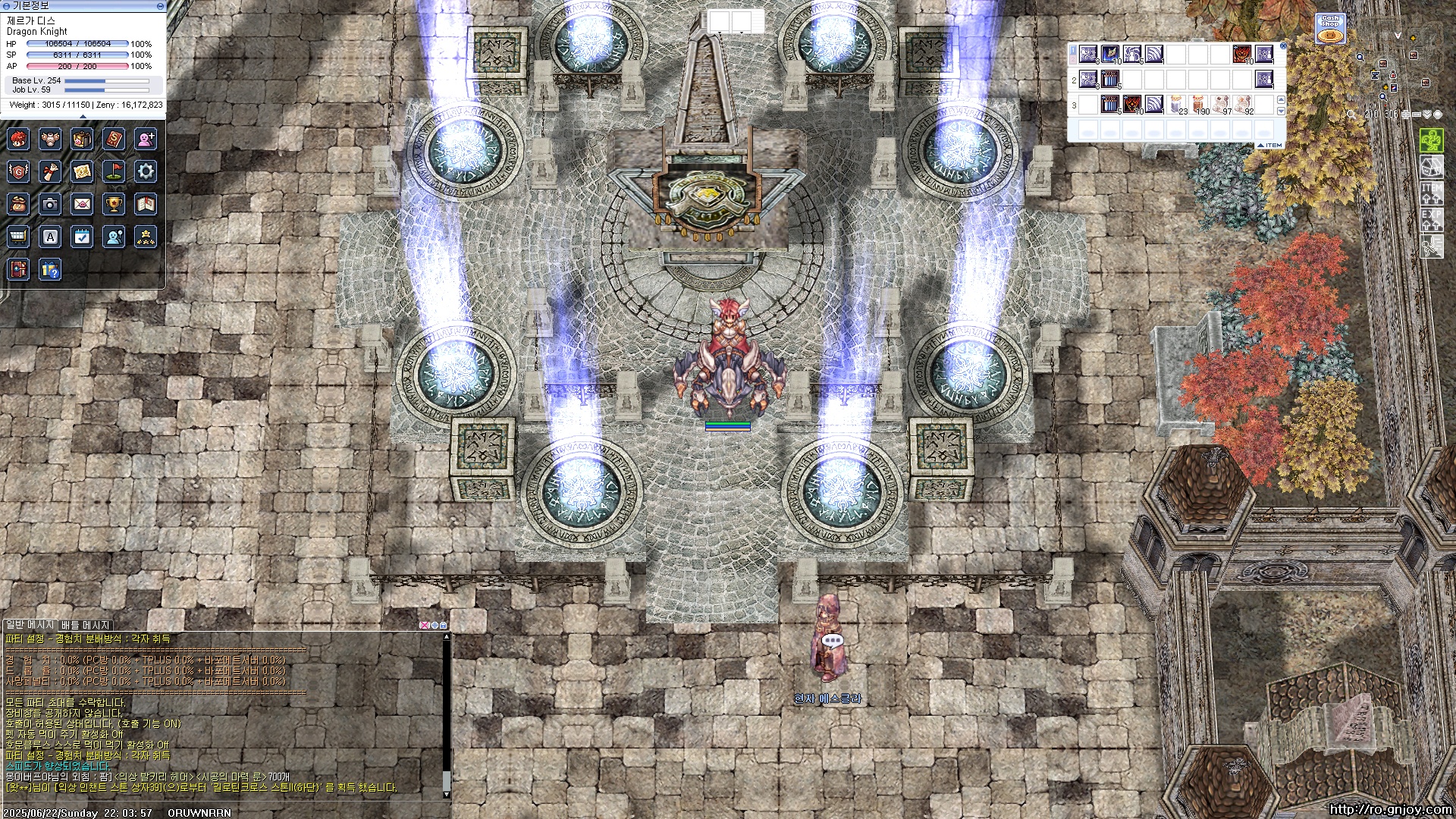Use the potion stack showing 190

coord(1197,104)
